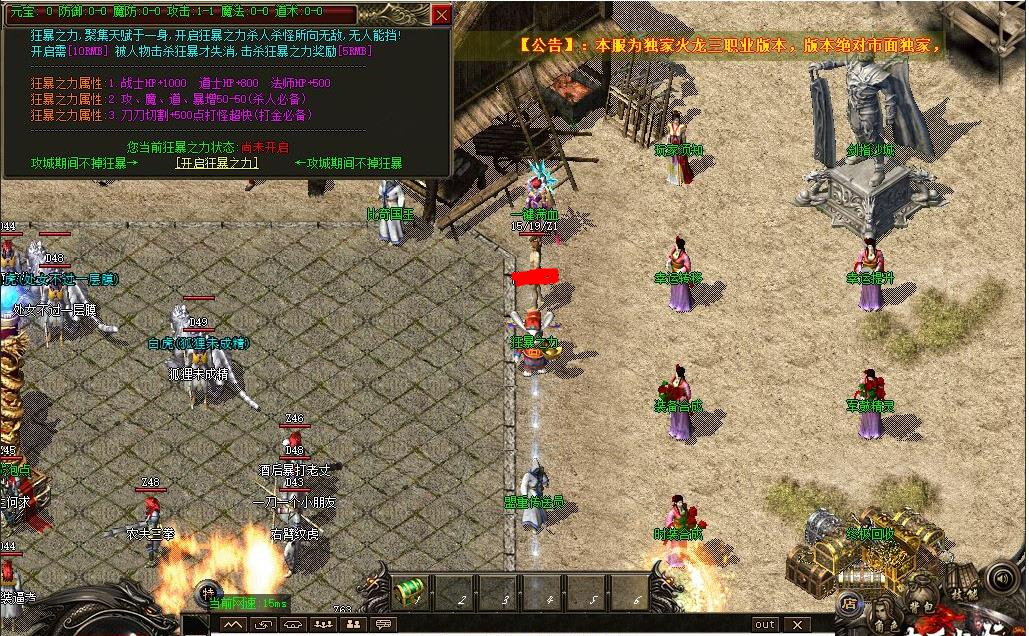Click the up-chevron button on chat bar

[x=232, y=624]
